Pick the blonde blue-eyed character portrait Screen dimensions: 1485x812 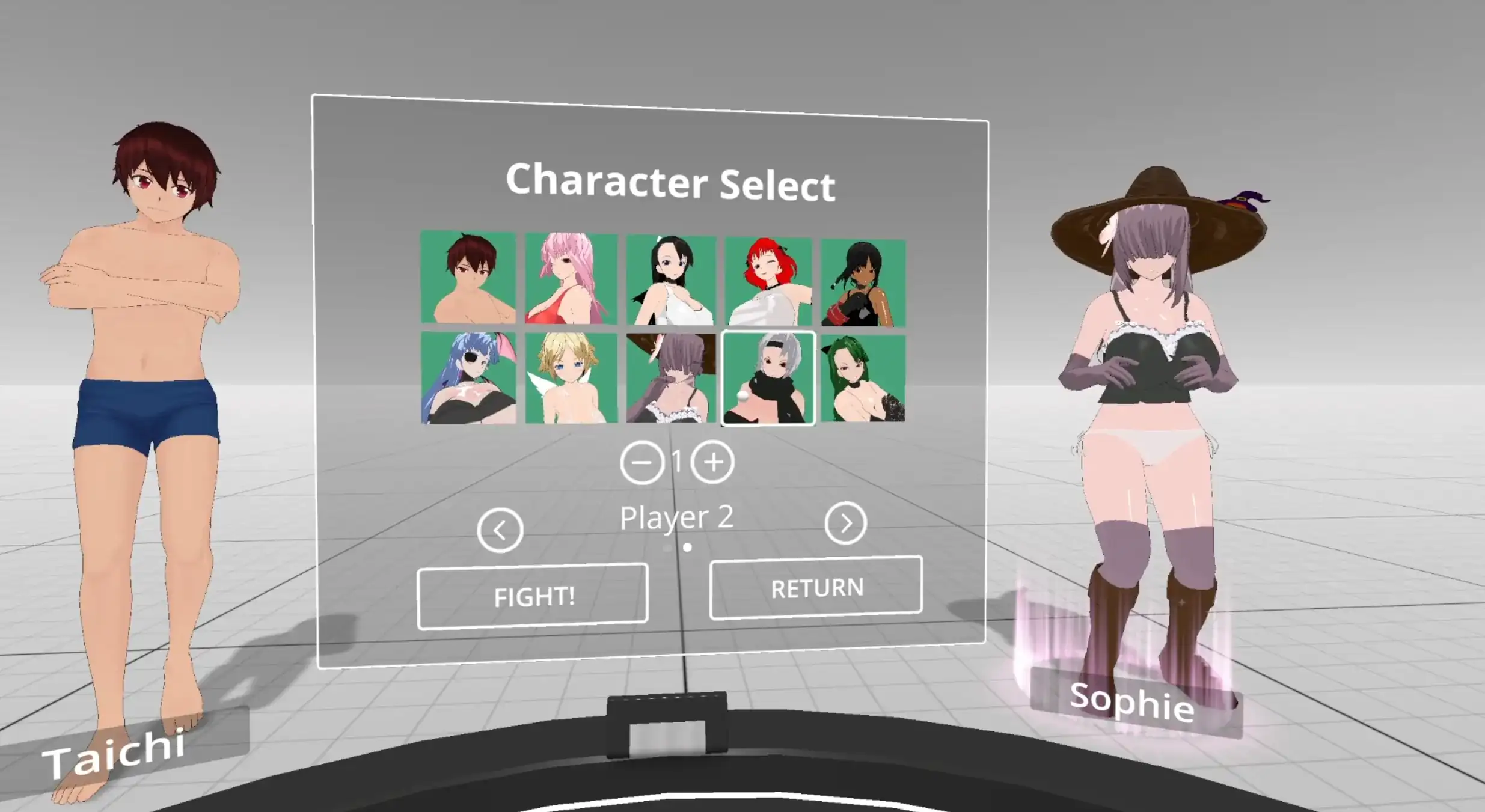tap(571, 378)
